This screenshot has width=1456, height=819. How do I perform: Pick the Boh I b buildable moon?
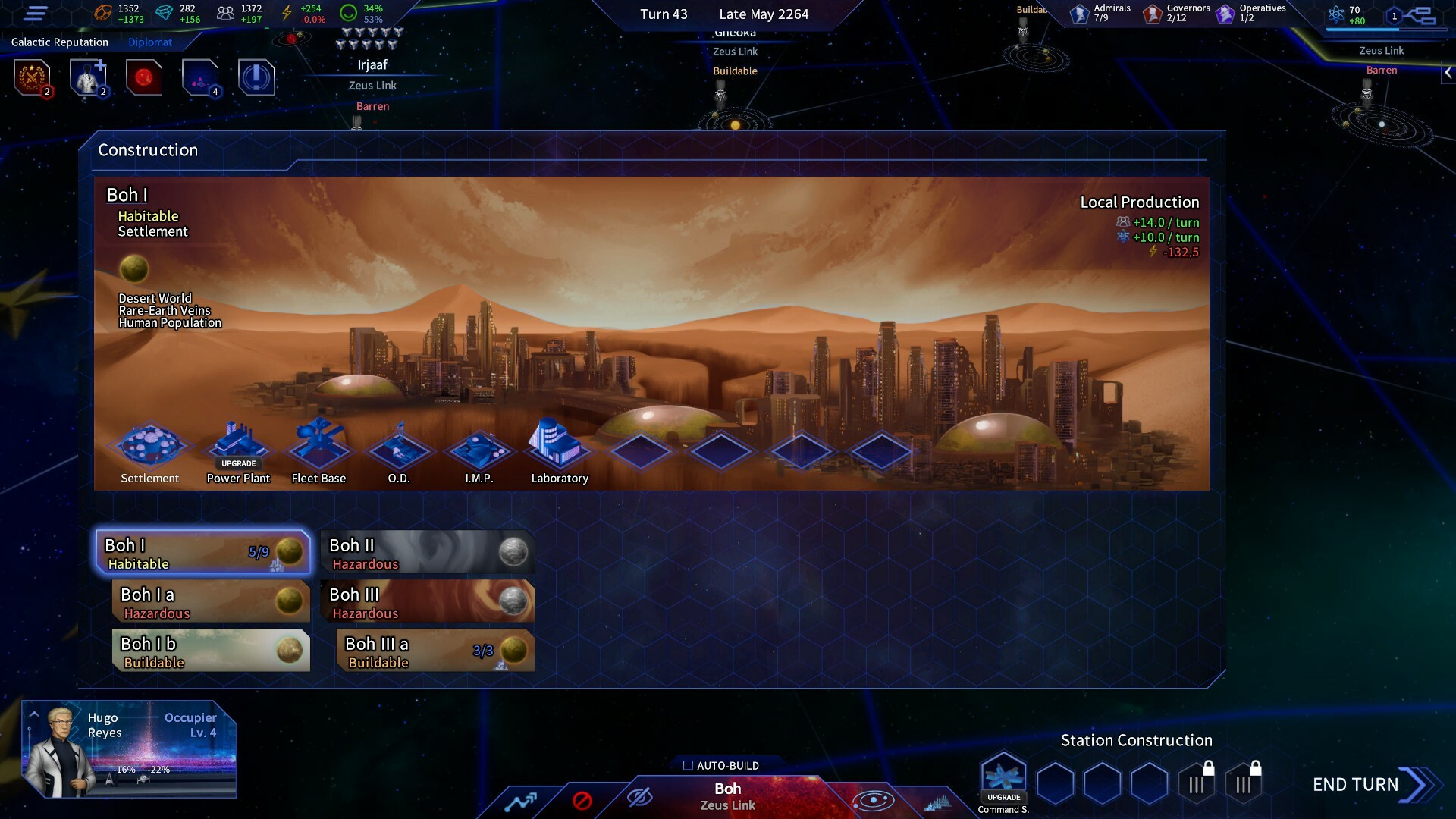tap(211, 651)
